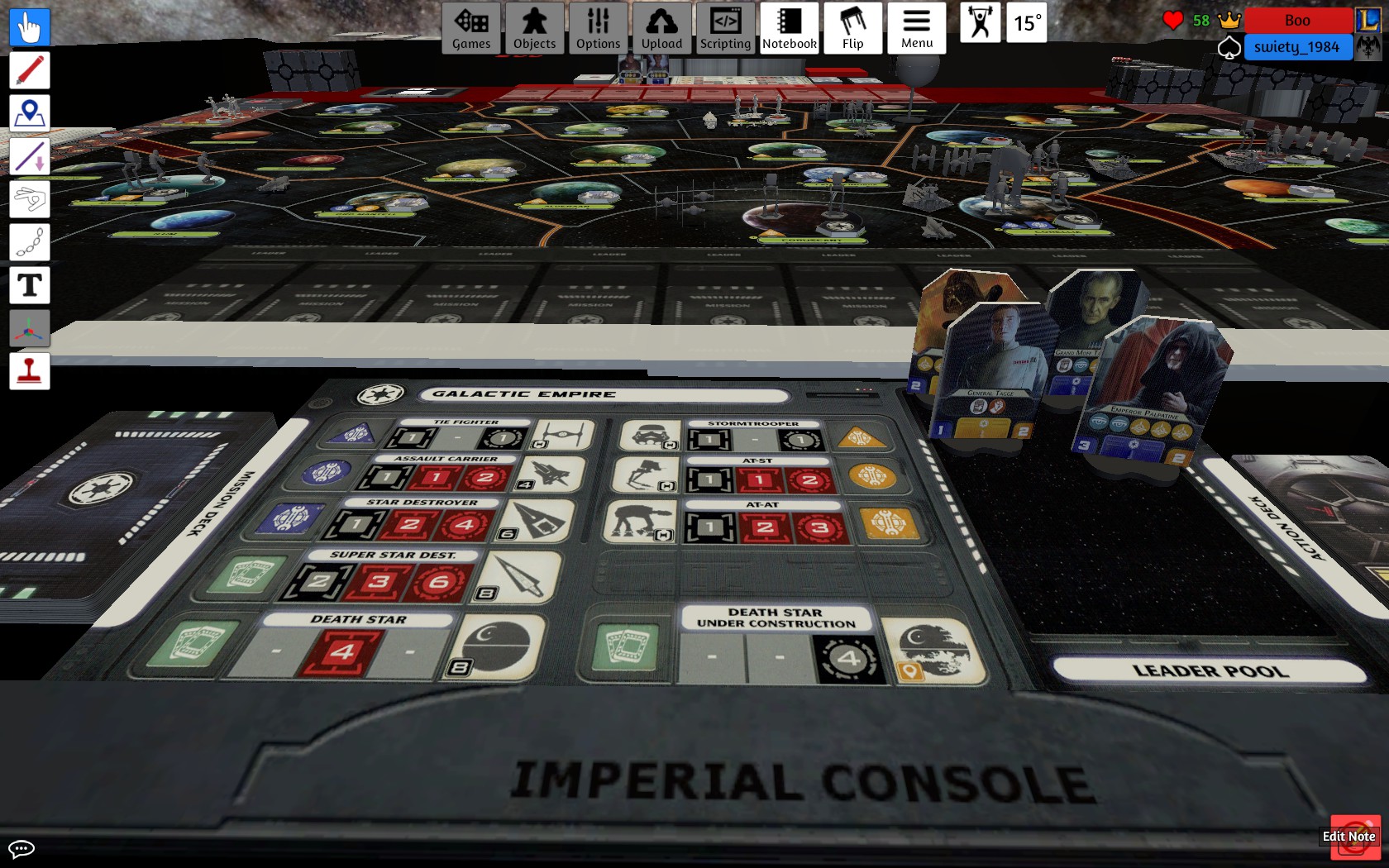This screenshot has width=1389, height=868.
Task: Open the Options menu
Action: [598, 28]
